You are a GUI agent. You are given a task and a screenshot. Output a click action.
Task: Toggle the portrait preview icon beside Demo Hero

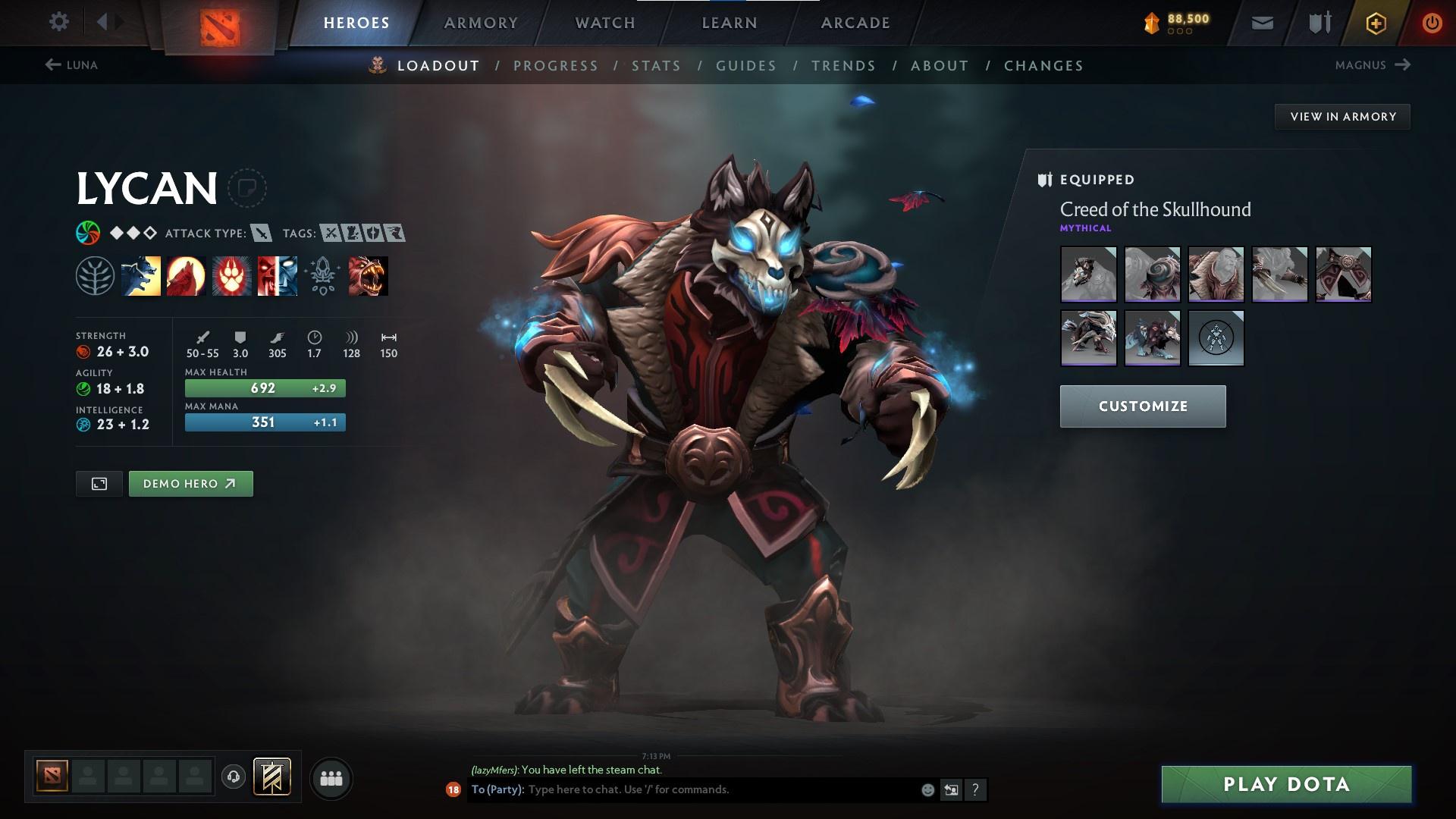coord(99,483)
